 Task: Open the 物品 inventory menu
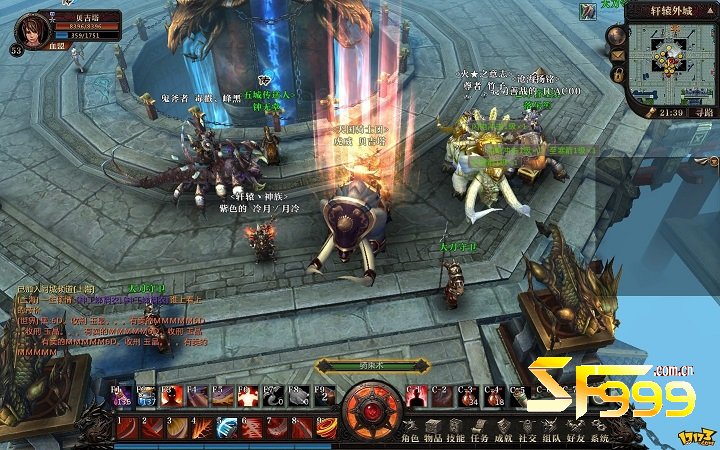[433, 439]
